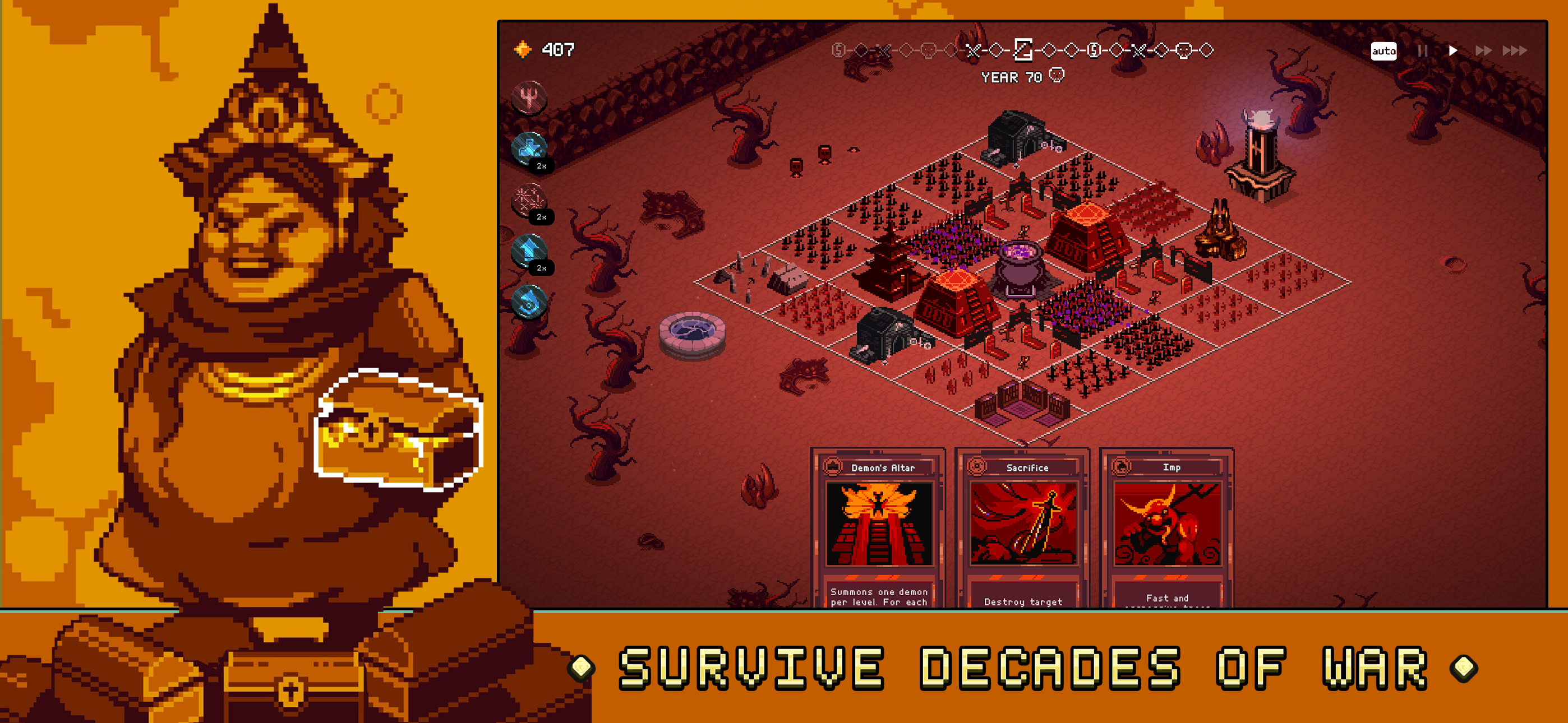Enable triple-speed fast forward
The height and width of the screenshot is (723, 1568).
(1516, 51)
